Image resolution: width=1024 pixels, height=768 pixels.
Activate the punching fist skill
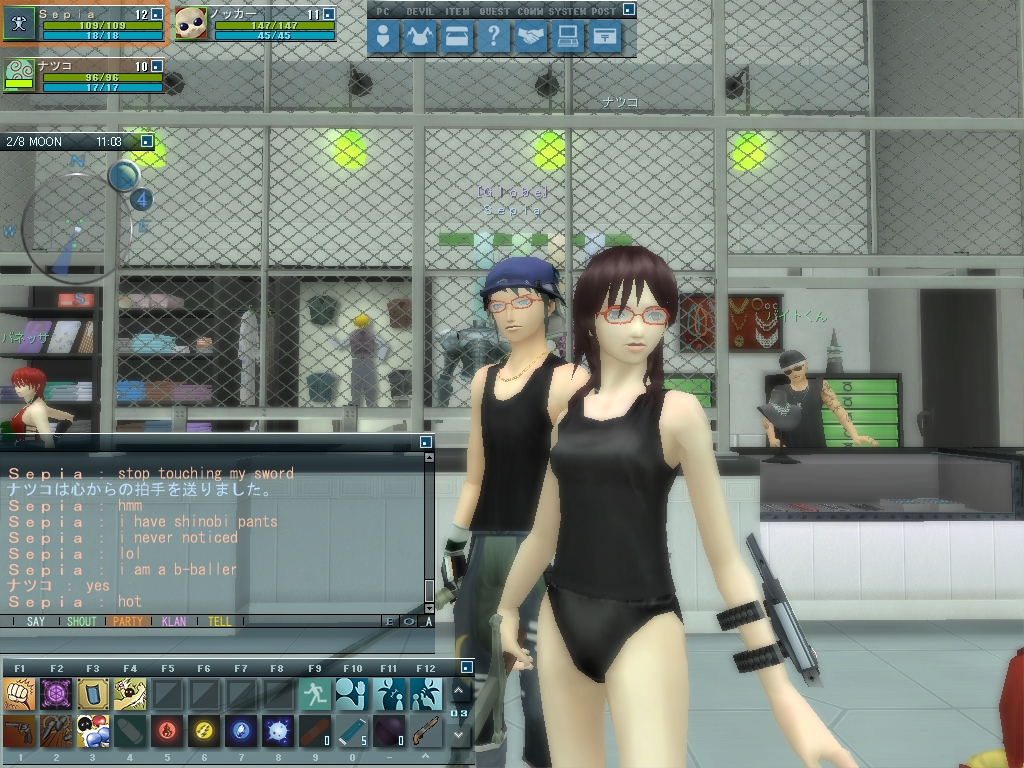19,694
